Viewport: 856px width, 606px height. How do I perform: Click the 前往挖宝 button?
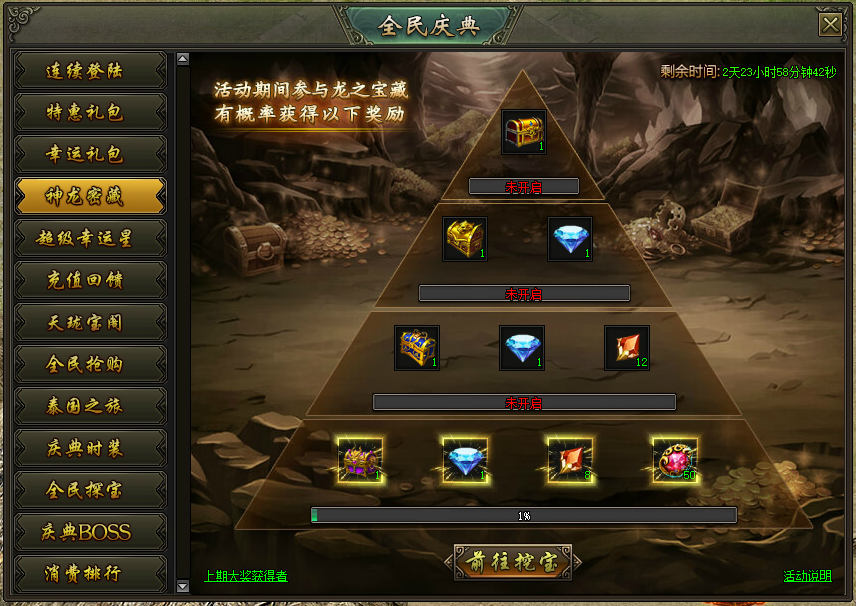tap(513, 563)
